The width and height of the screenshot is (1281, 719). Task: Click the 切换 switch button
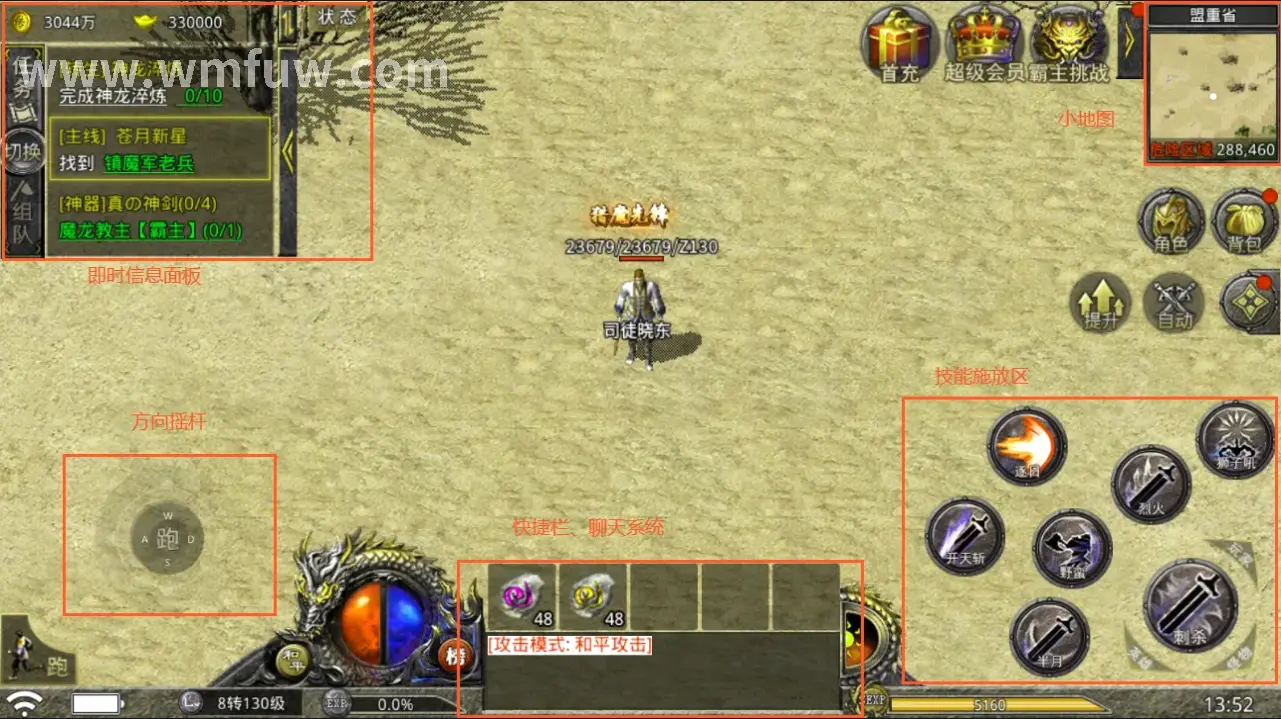pyautogui.click(x=22, y=152)
